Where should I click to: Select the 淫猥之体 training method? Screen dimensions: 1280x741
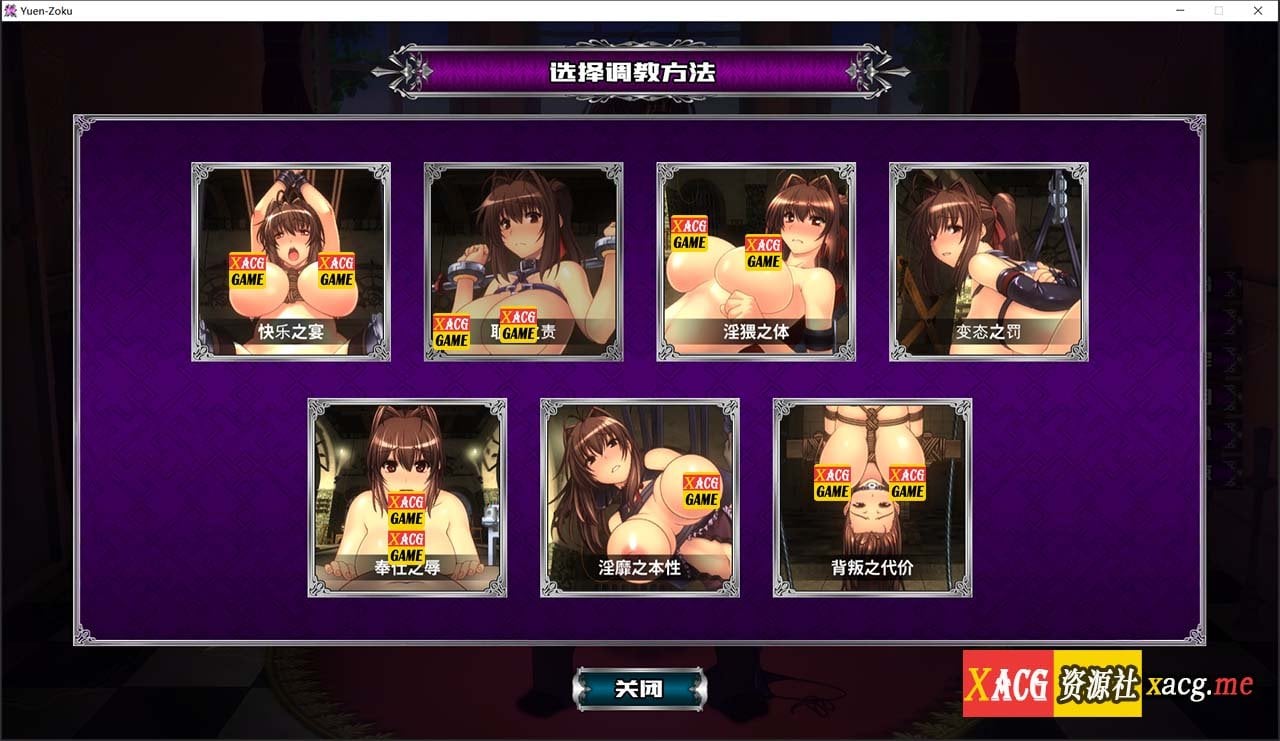pyautogui.click(x=755, y=262)
